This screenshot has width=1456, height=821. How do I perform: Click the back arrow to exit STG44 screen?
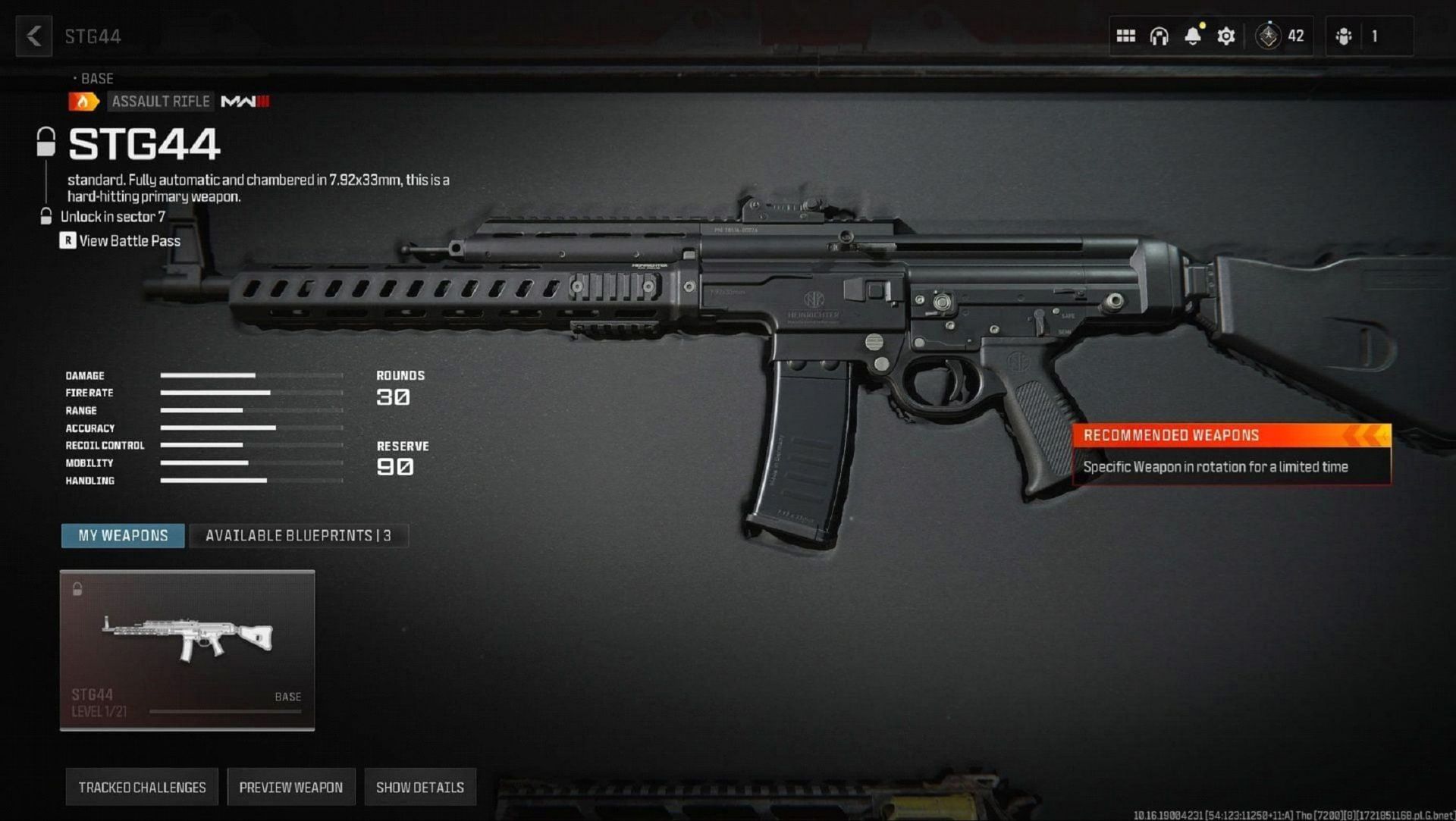33,36
